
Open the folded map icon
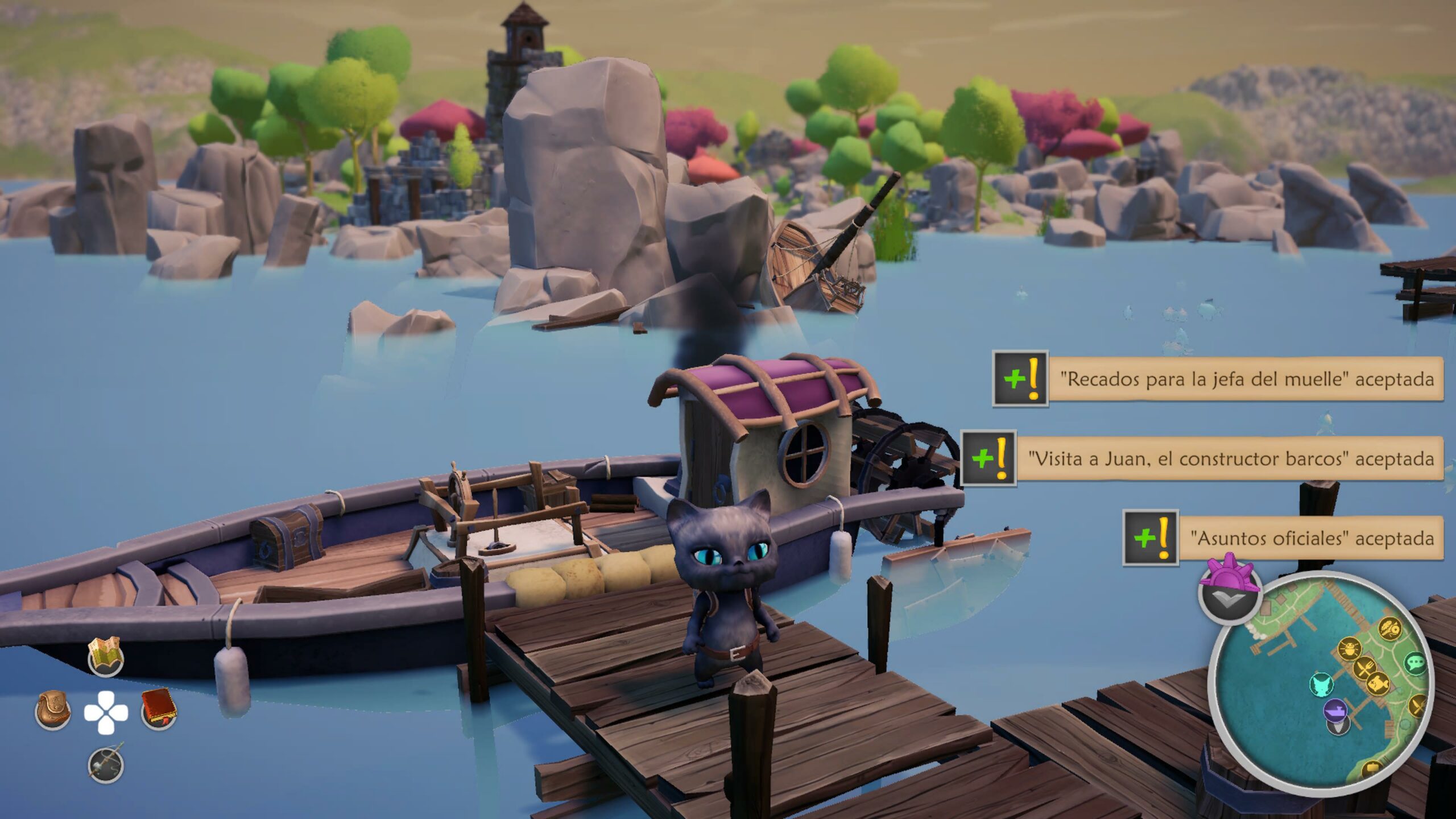[x=105, y=655]
